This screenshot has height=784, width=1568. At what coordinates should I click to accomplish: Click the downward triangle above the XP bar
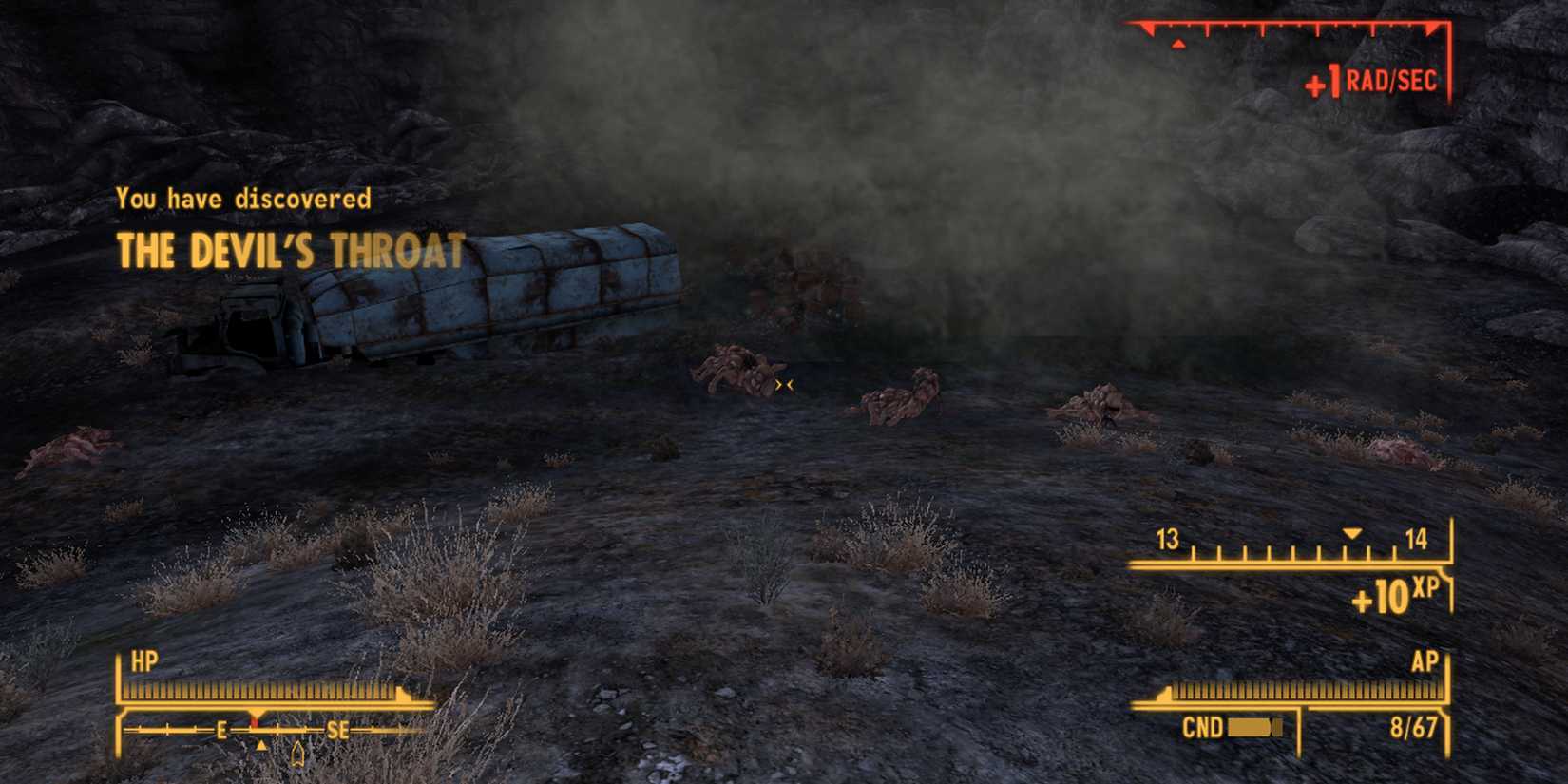(x=1350, y=534)
